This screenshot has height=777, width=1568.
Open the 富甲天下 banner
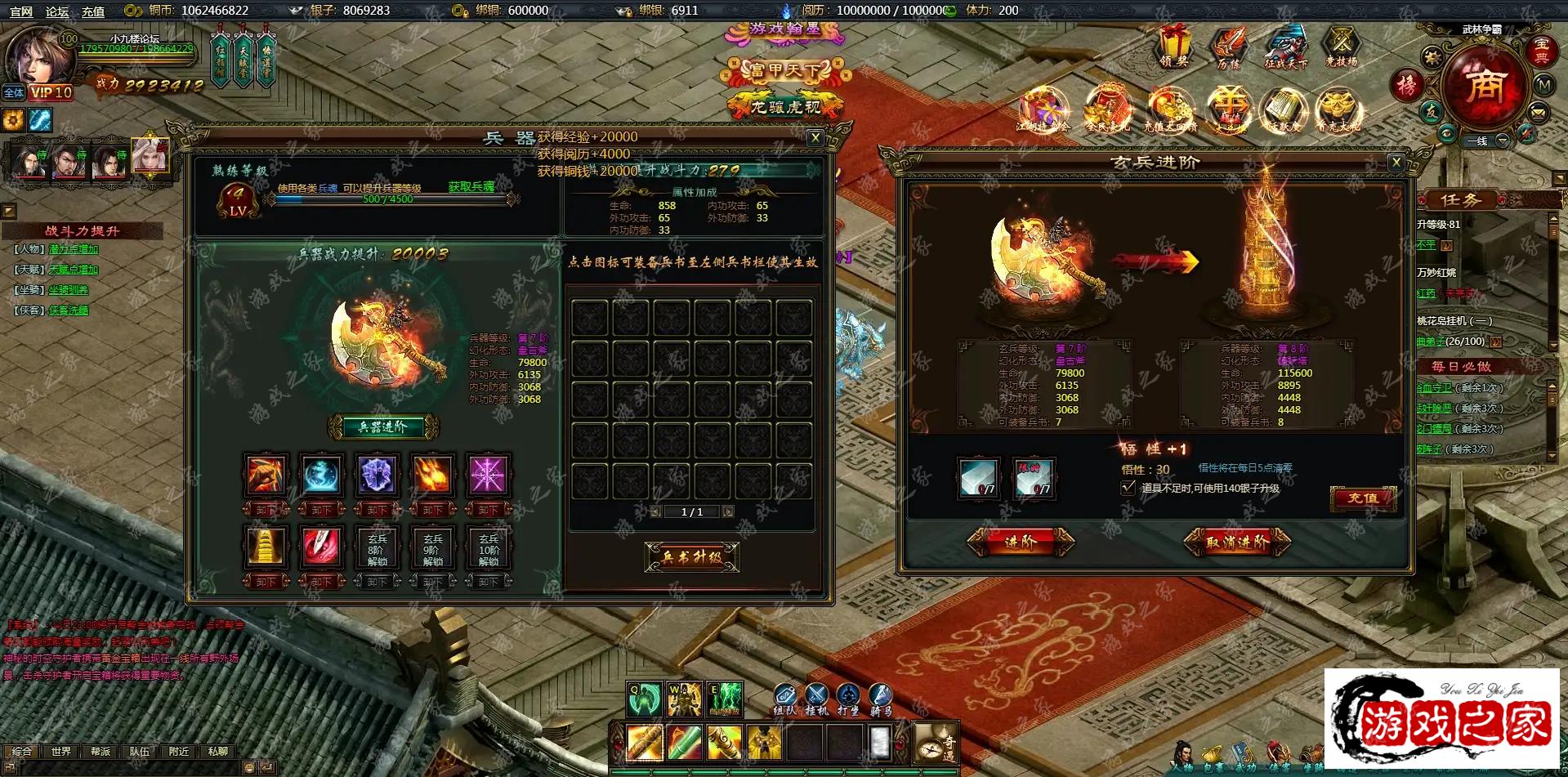click(x=782, y=71)
